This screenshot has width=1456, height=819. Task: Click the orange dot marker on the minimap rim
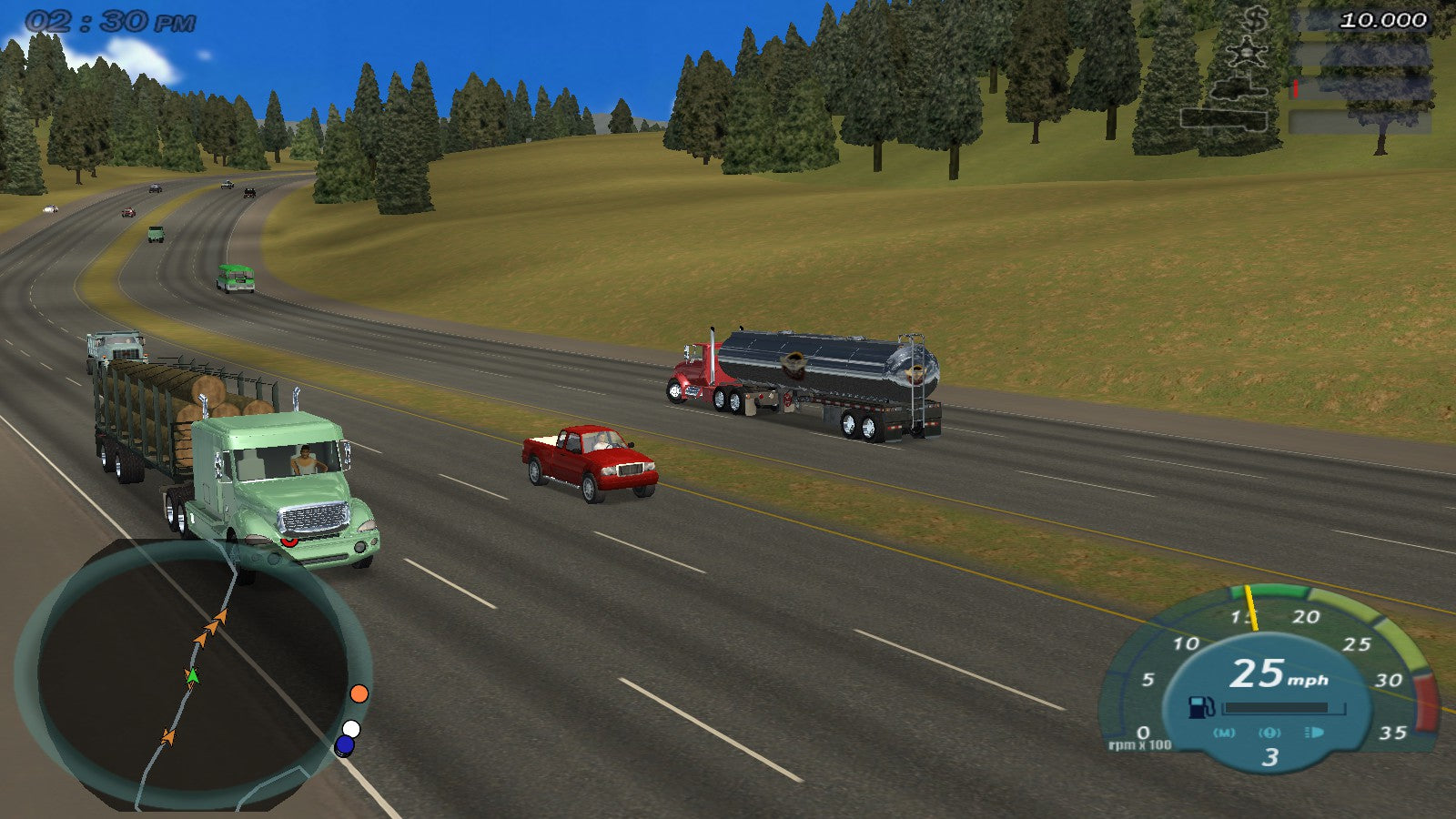pos(359,693)
